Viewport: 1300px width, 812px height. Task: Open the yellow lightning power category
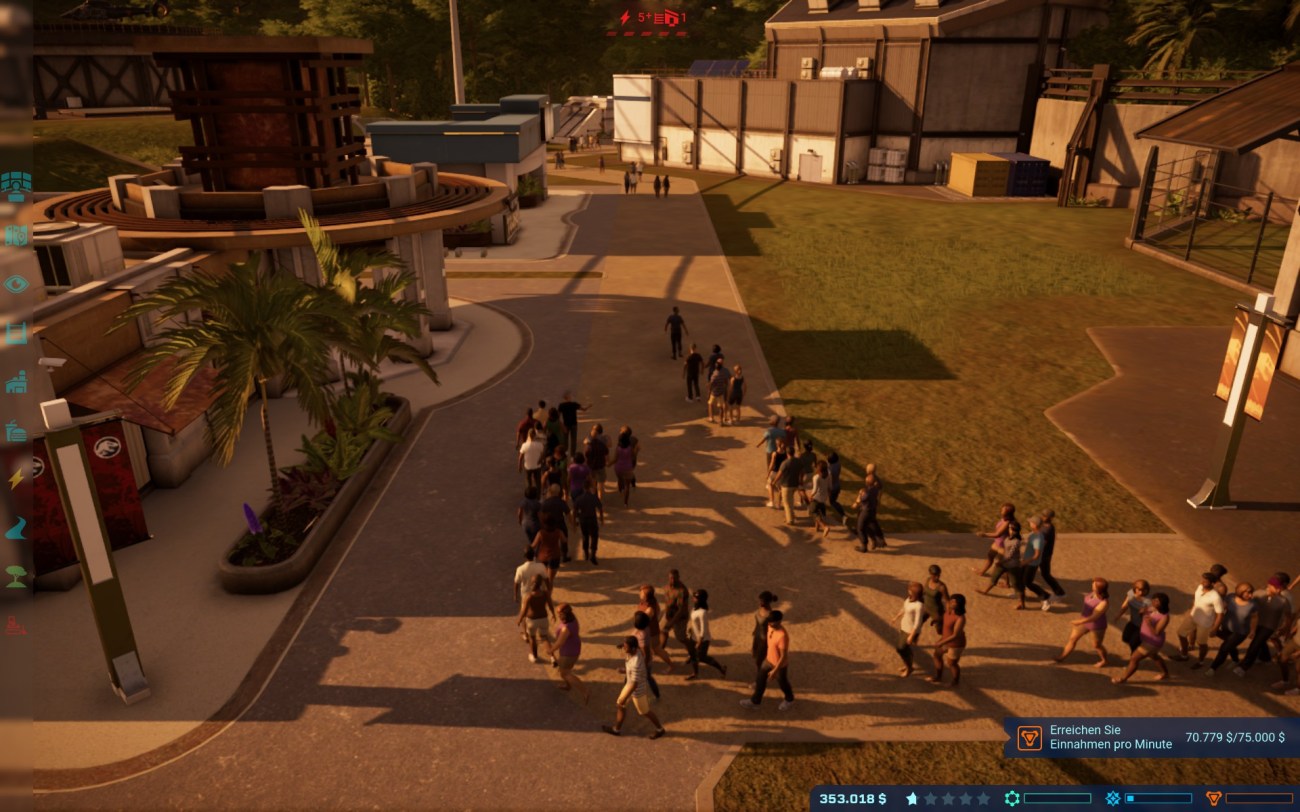tap(16, 479)
